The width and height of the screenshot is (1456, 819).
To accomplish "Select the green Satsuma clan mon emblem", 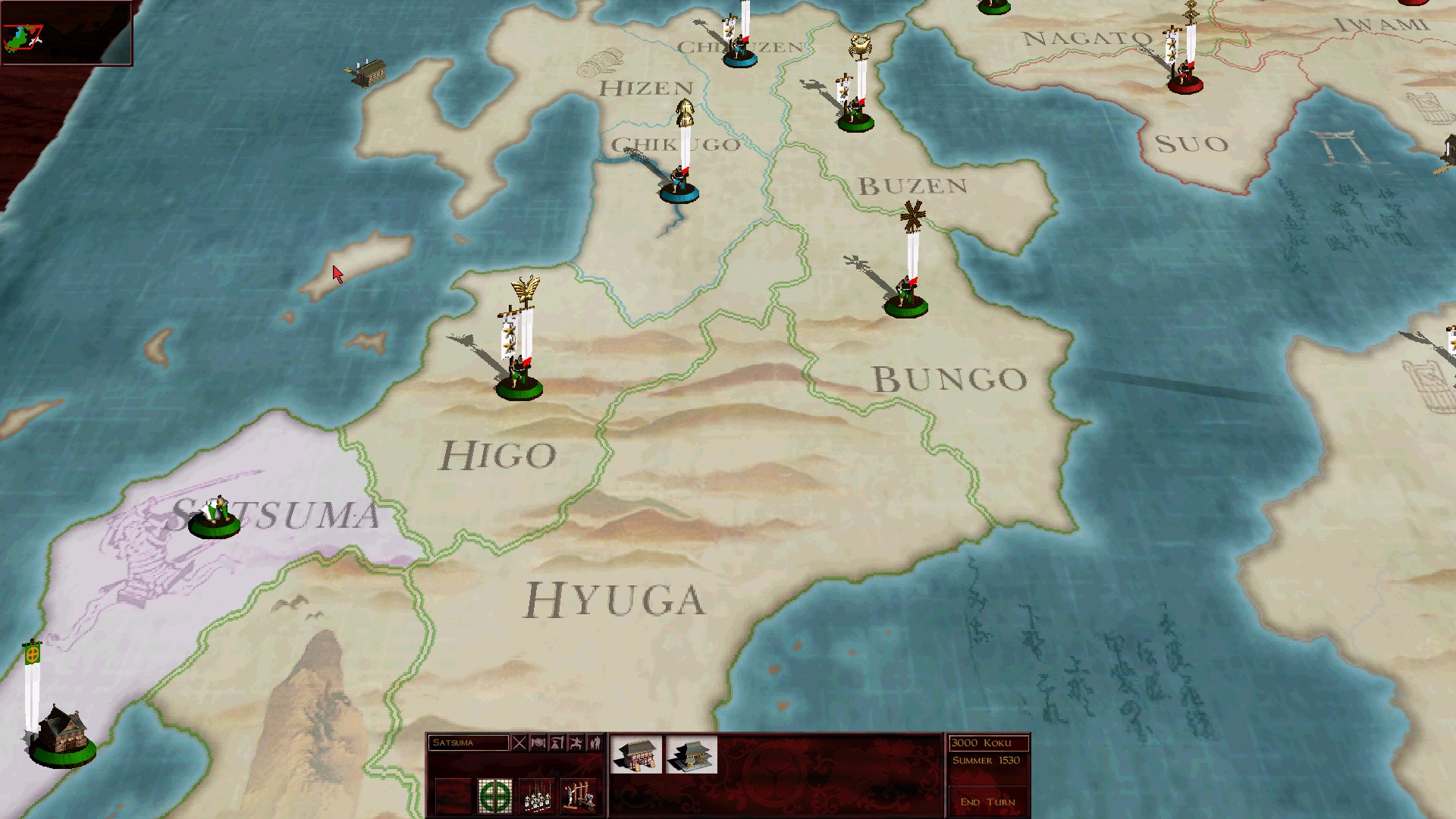I will [496, 795].
